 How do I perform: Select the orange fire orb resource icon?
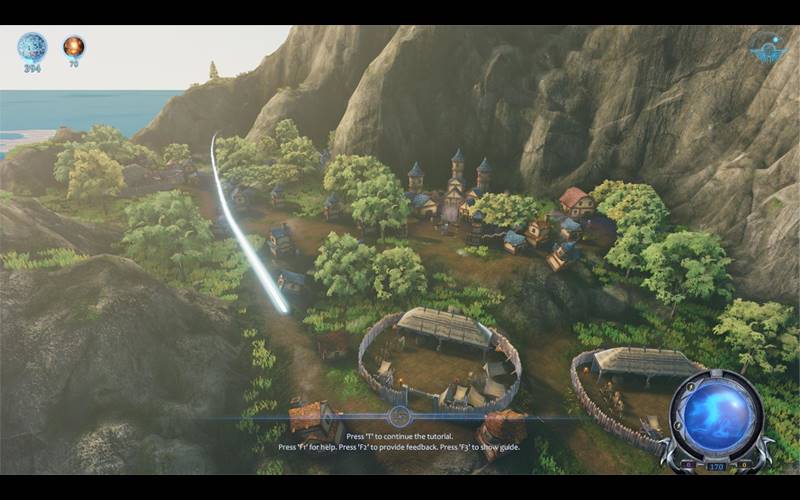point(73,45)
